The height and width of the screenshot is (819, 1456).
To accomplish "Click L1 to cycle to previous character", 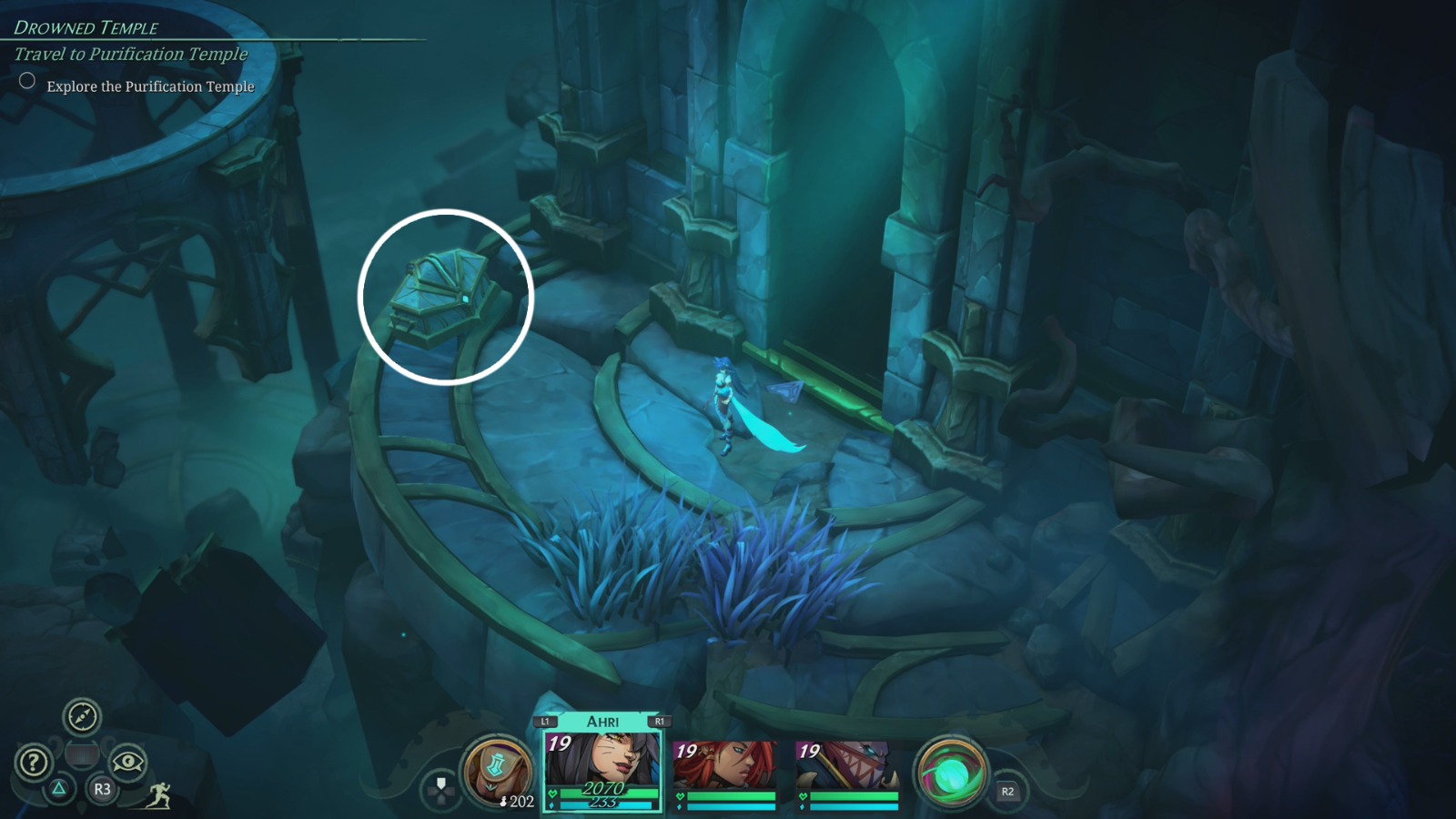I will 544,720.
